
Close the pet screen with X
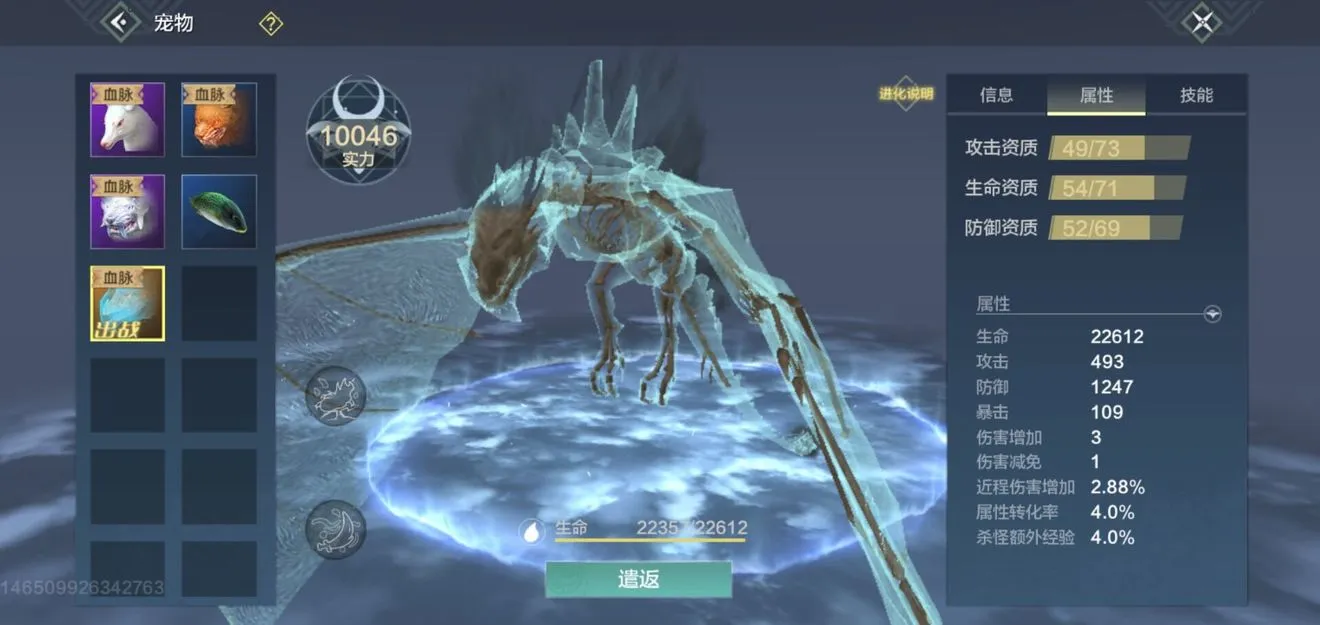1202,22
